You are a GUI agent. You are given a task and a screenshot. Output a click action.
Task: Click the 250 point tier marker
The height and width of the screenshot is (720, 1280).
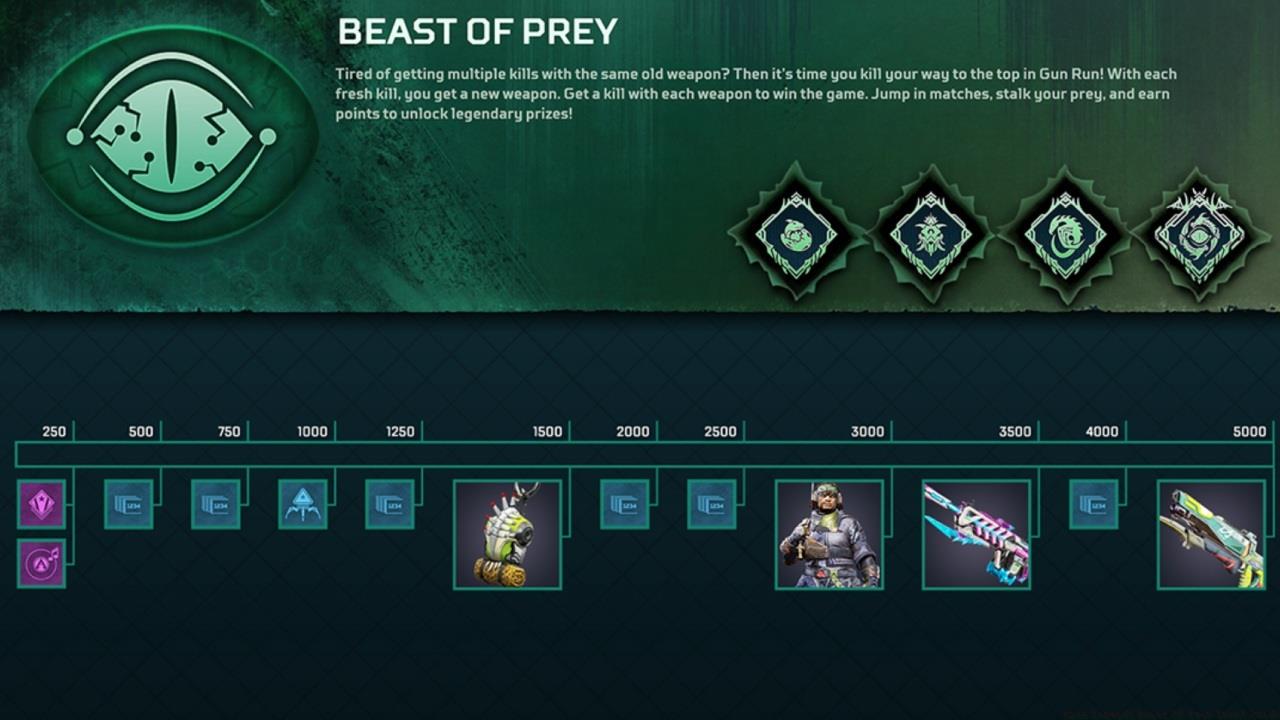54,432
